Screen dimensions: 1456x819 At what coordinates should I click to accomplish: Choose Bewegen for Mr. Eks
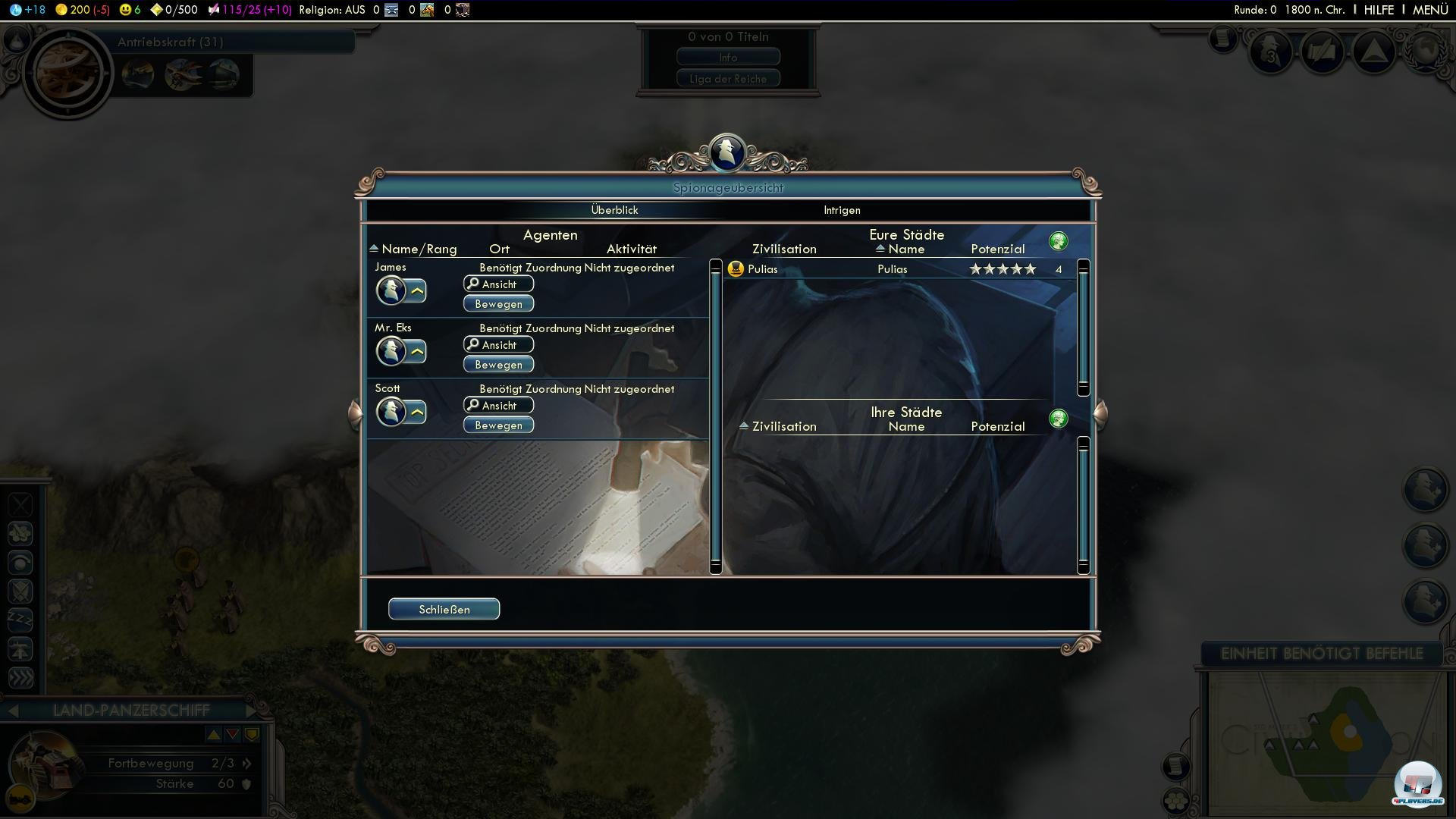coord(498,365)
